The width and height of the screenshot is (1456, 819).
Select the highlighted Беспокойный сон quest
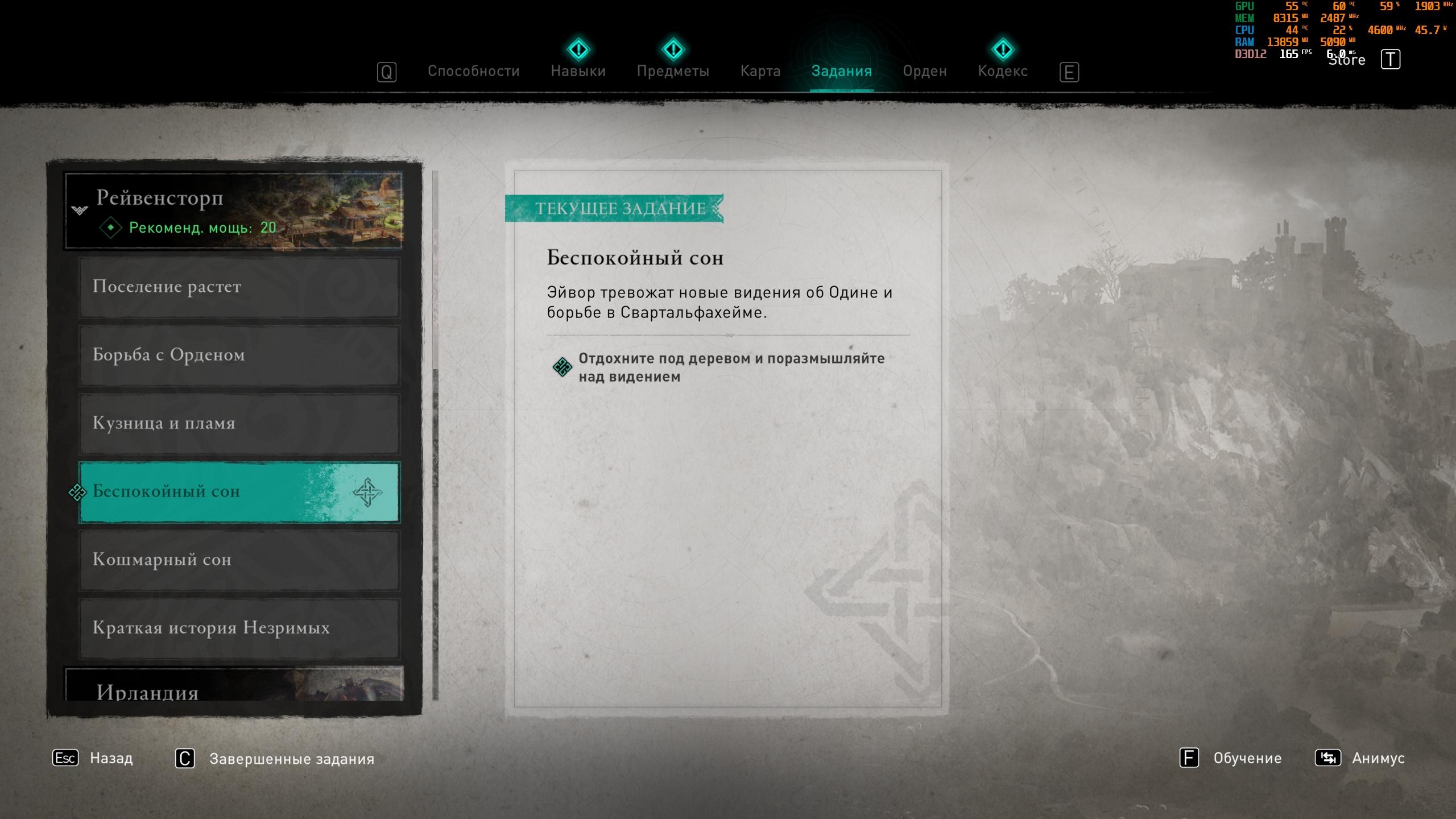coord(239,491)
